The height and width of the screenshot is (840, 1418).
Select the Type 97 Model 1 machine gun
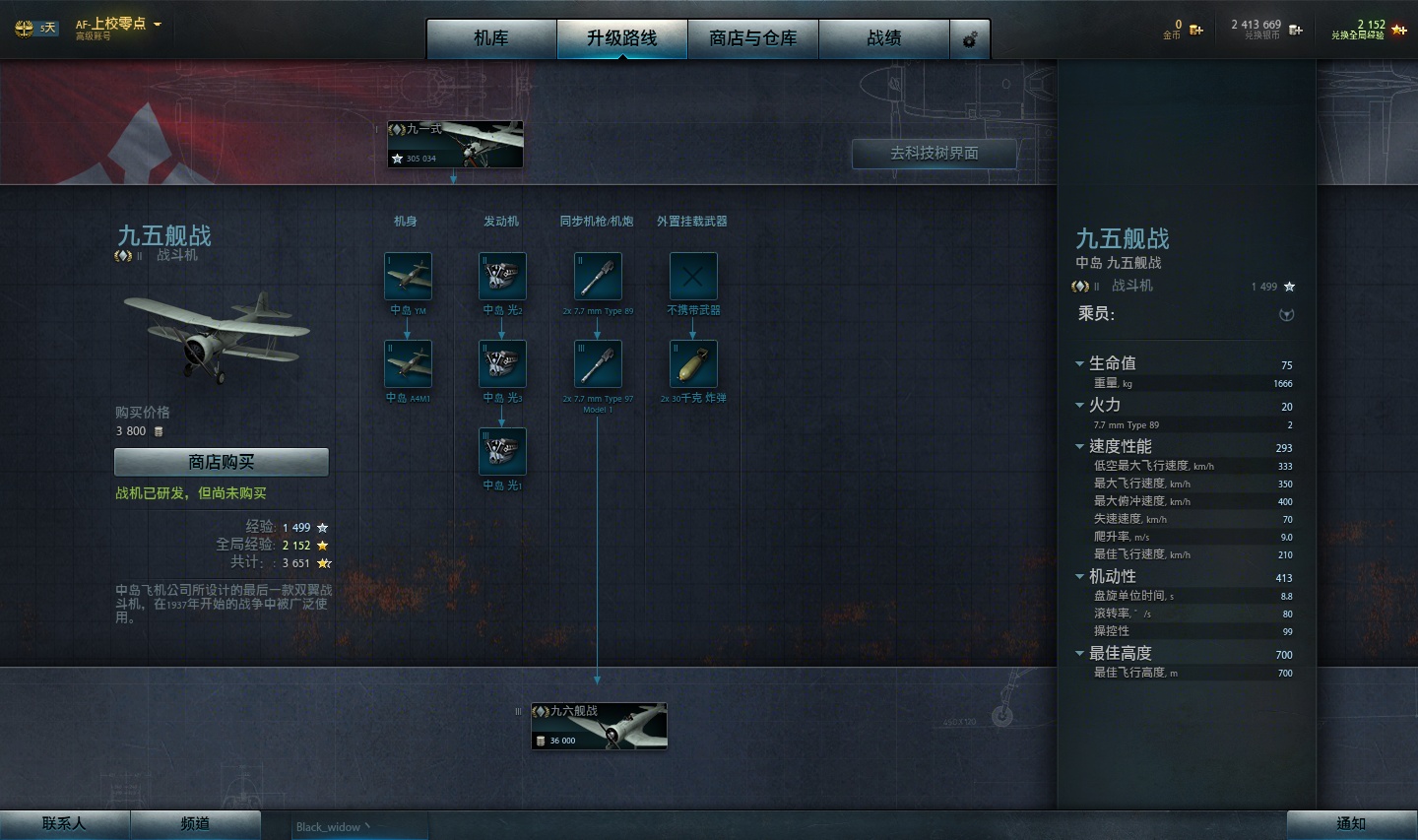(598, 365)
